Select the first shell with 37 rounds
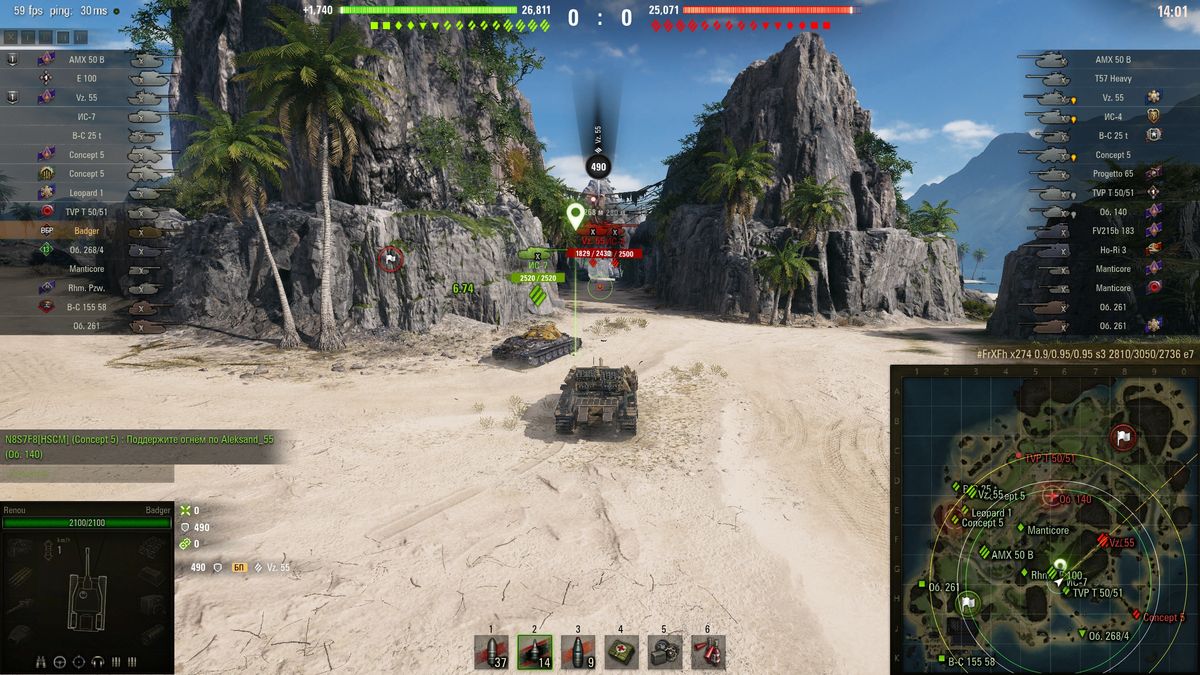The width and height of the screenshot is (1200, 675). pyautogui.click(x=491, y=651)
